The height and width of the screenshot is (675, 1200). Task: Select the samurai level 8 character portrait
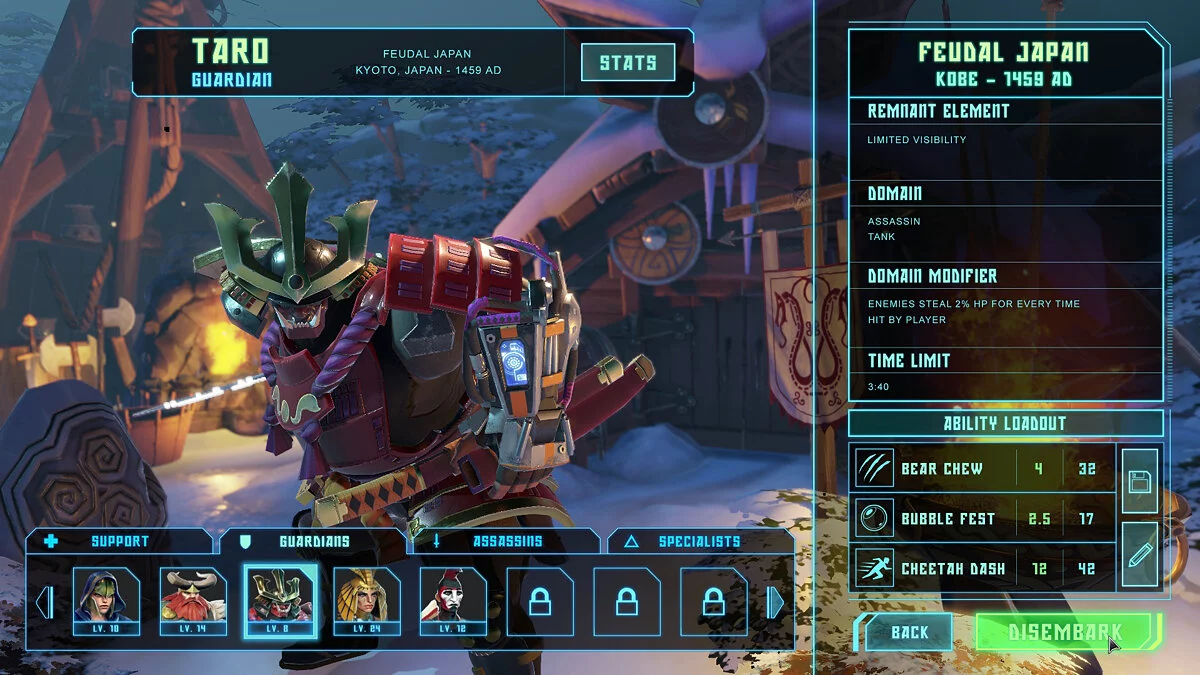pyautogui.click(x=281, y=601)
